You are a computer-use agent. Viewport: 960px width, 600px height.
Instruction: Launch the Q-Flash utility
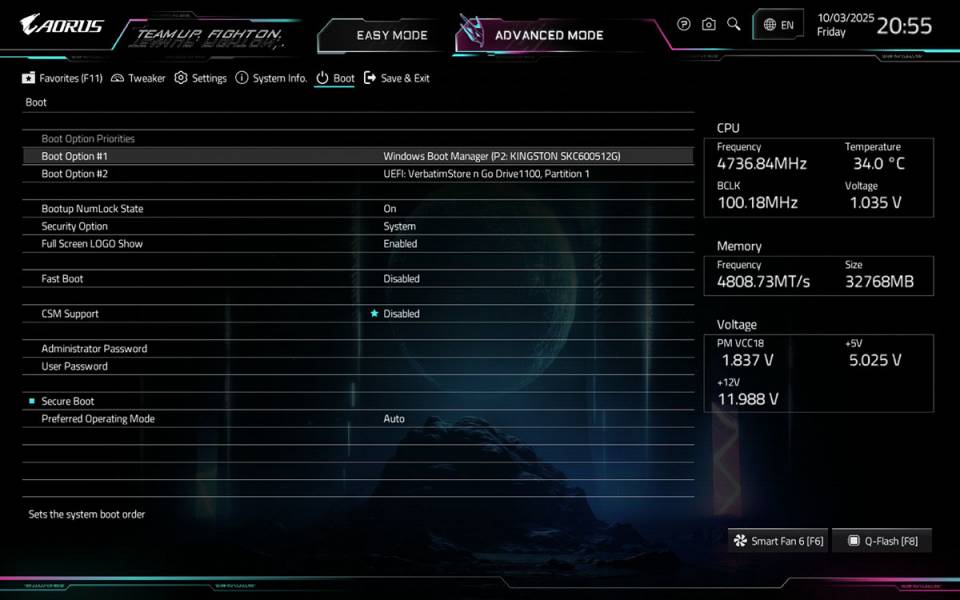click(x=882, y=541)
